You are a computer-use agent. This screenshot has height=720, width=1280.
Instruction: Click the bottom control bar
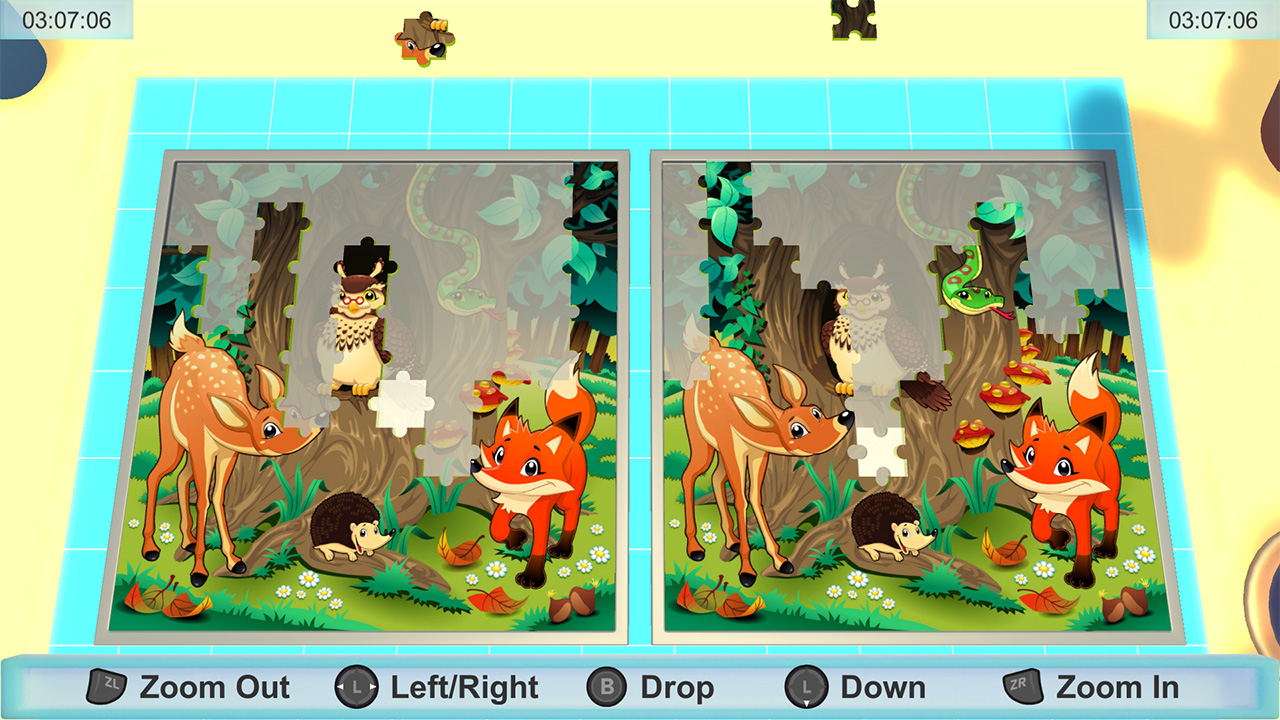[x=640, y=687]
